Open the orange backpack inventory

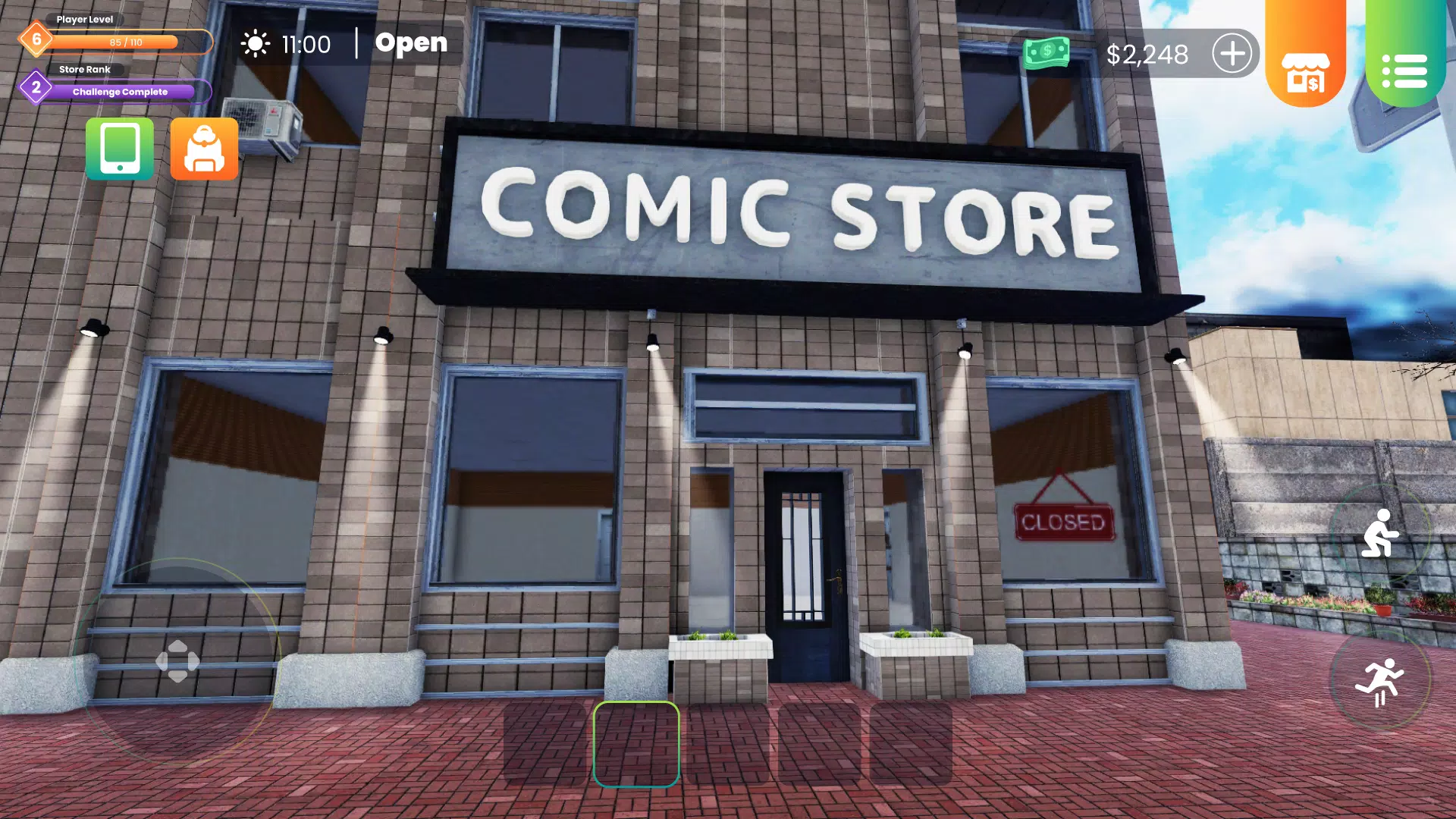(x=204, y=149)
